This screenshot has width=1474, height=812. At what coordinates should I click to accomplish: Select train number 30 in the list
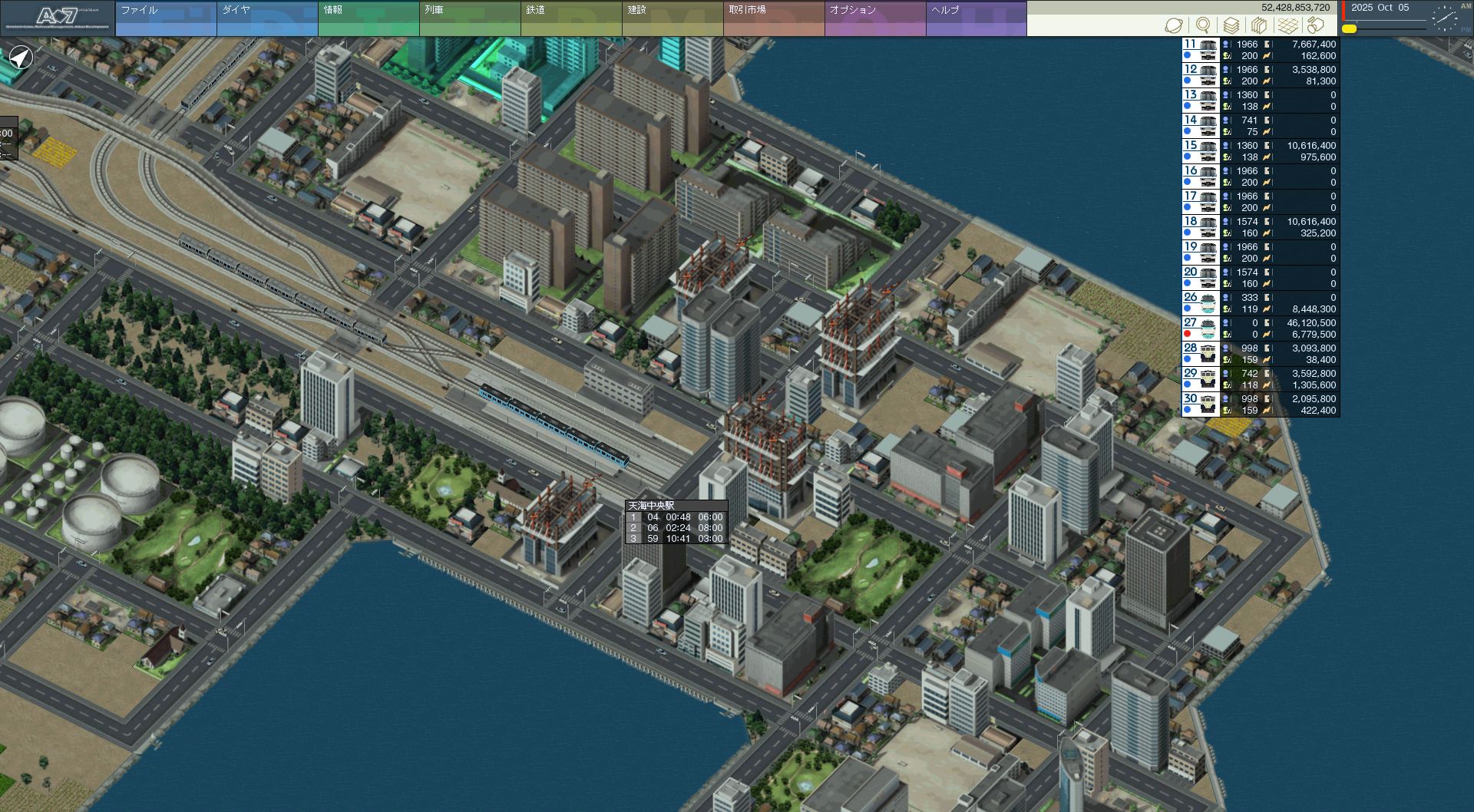pos(1261,404)
